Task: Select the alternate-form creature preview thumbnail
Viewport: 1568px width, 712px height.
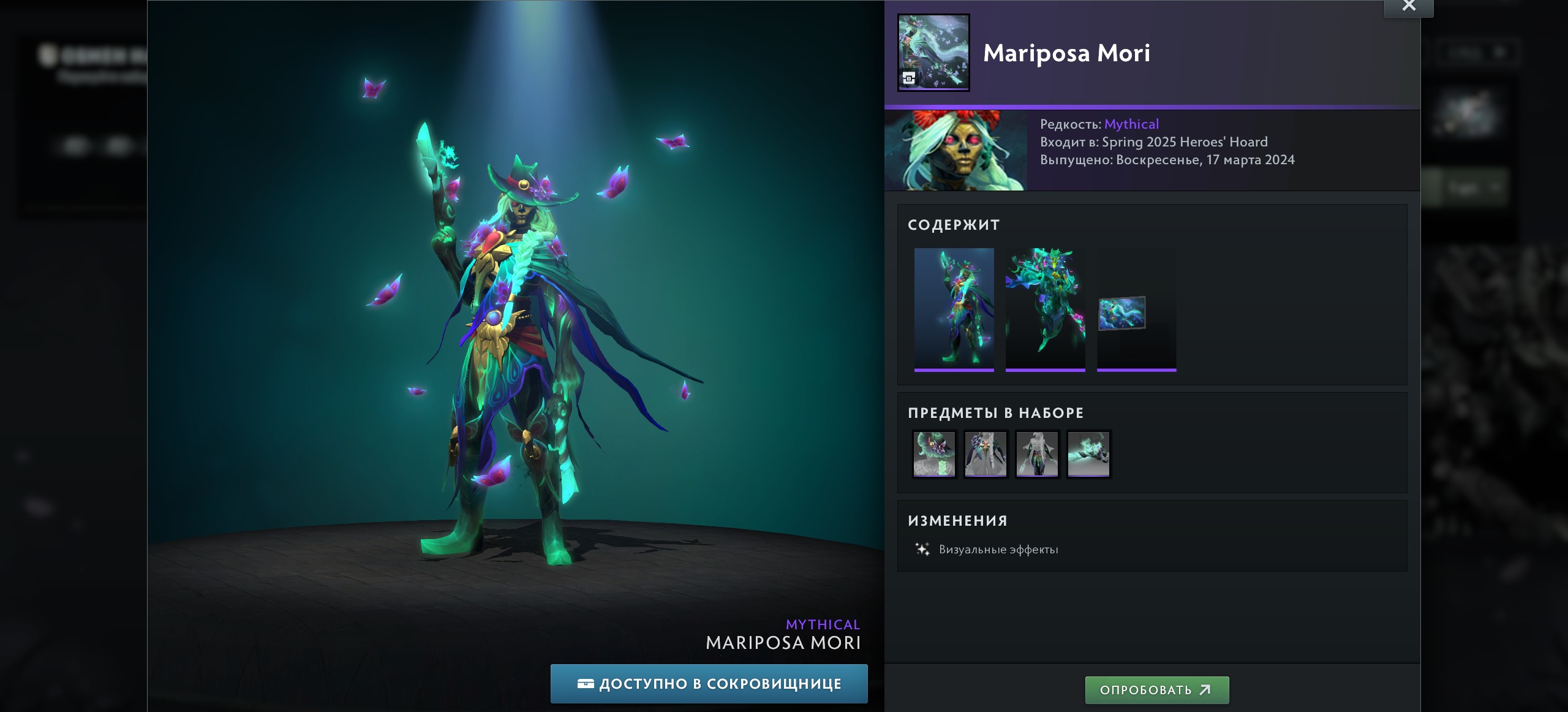Action: 1045,308
